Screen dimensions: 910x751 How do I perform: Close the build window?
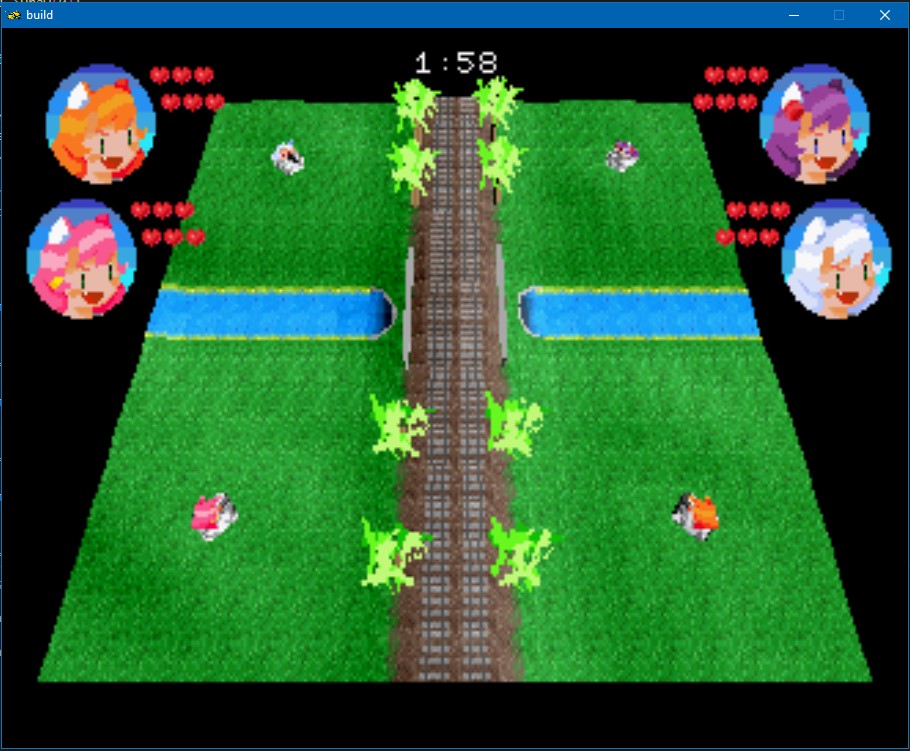[x=884, y=15]
